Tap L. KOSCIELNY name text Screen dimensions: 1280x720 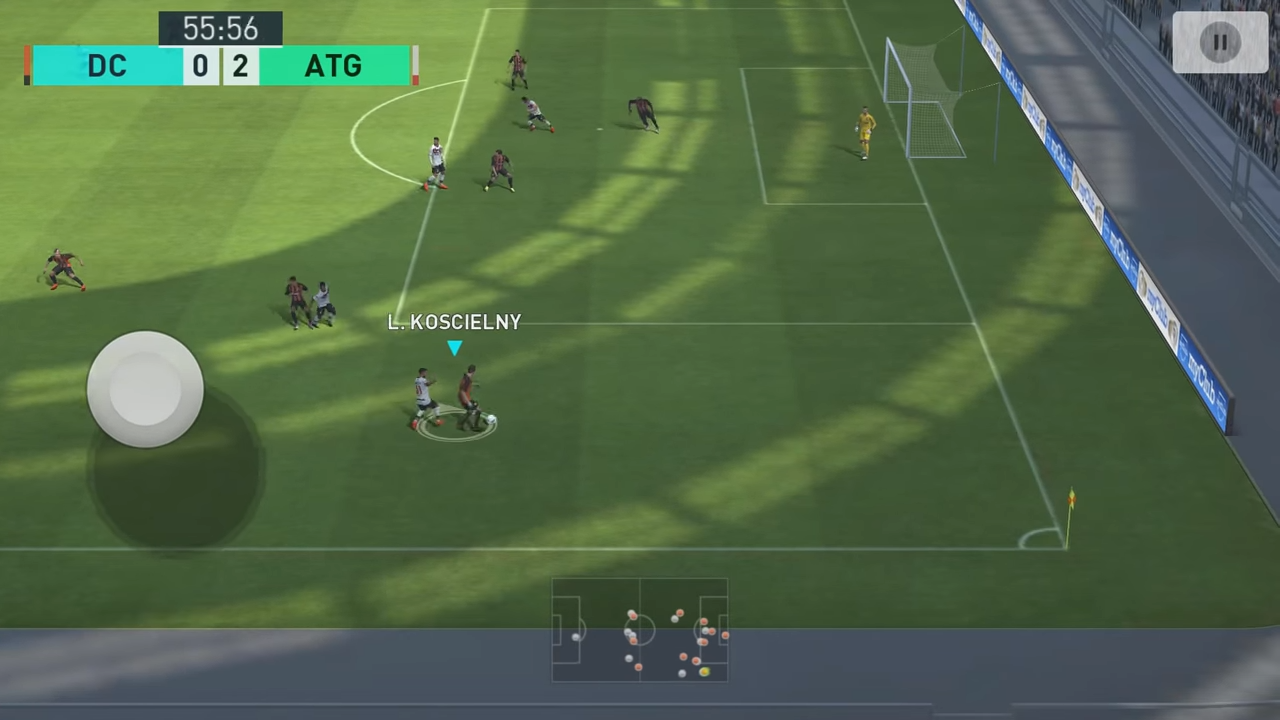[x=455, y=322]
